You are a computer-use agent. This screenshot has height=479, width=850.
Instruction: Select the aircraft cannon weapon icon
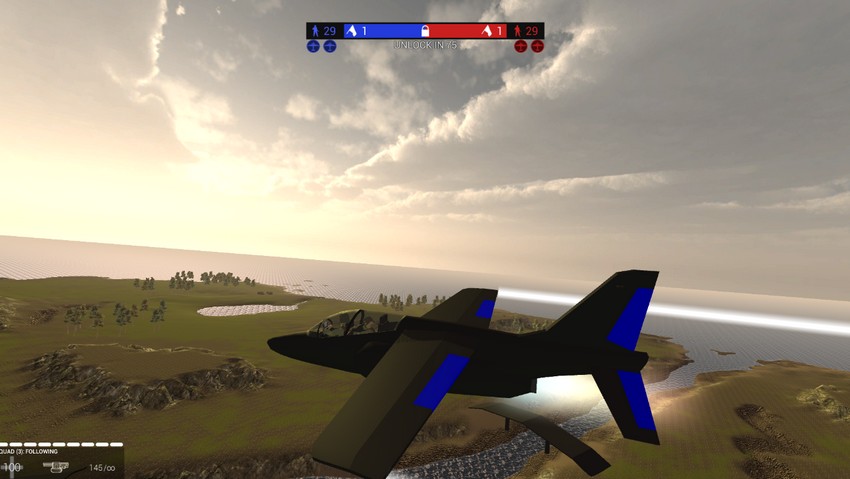tap(58, 467)
